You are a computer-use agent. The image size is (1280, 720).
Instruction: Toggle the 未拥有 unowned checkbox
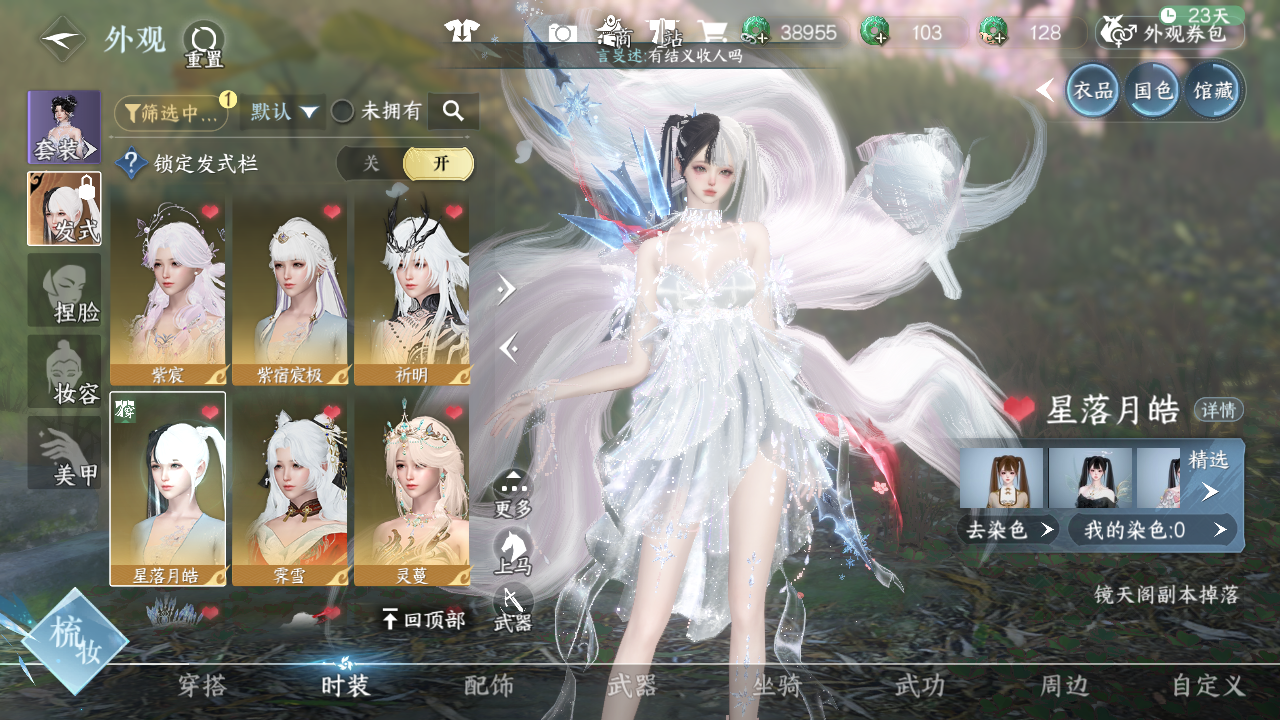click(x=343, y=112)
